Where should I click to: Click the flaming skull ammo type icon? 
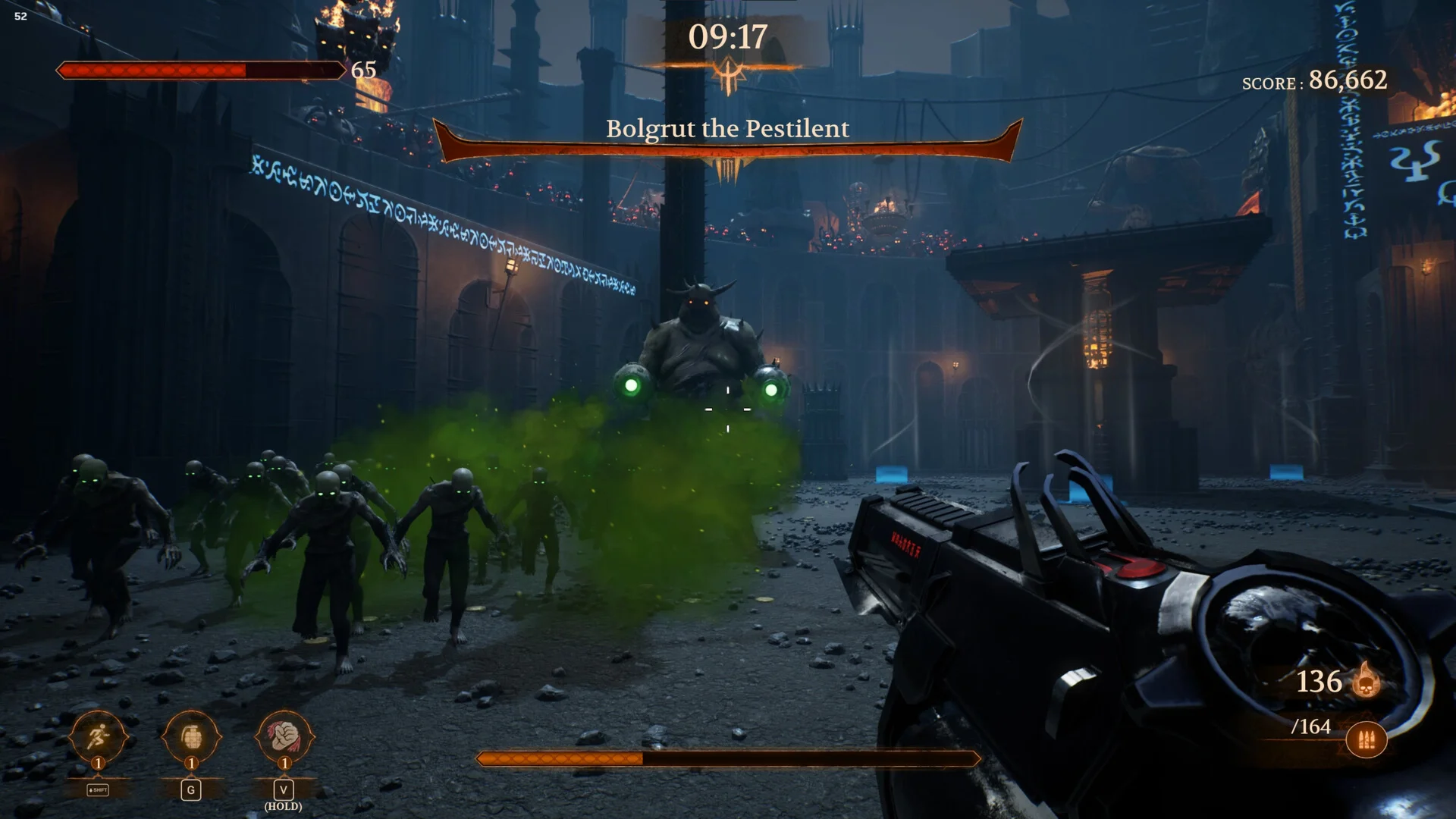pyautogui.click(x=1367, y=680)
